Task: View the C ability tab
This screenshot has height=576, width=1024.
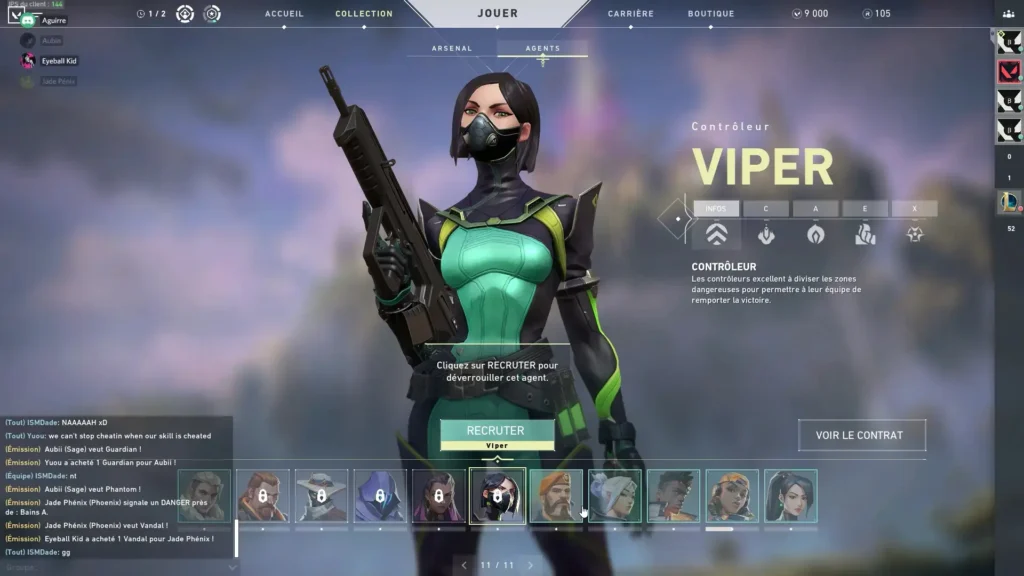Action: point(766,209)
